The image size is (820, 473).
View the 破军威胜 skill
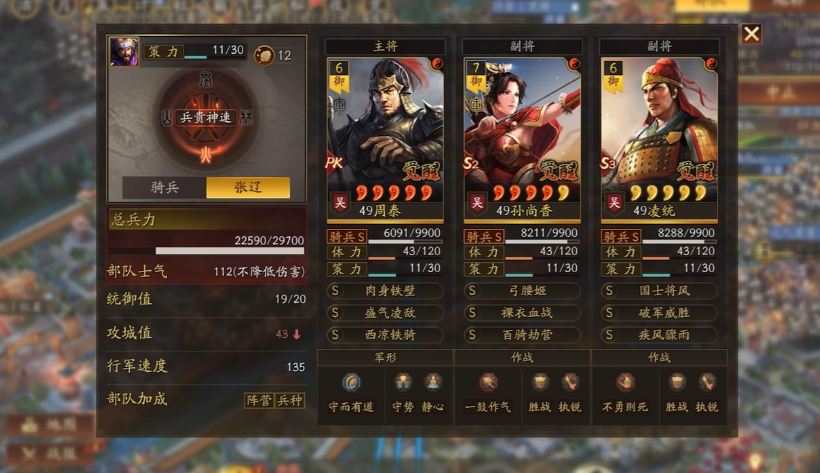(x=658, y=312)
